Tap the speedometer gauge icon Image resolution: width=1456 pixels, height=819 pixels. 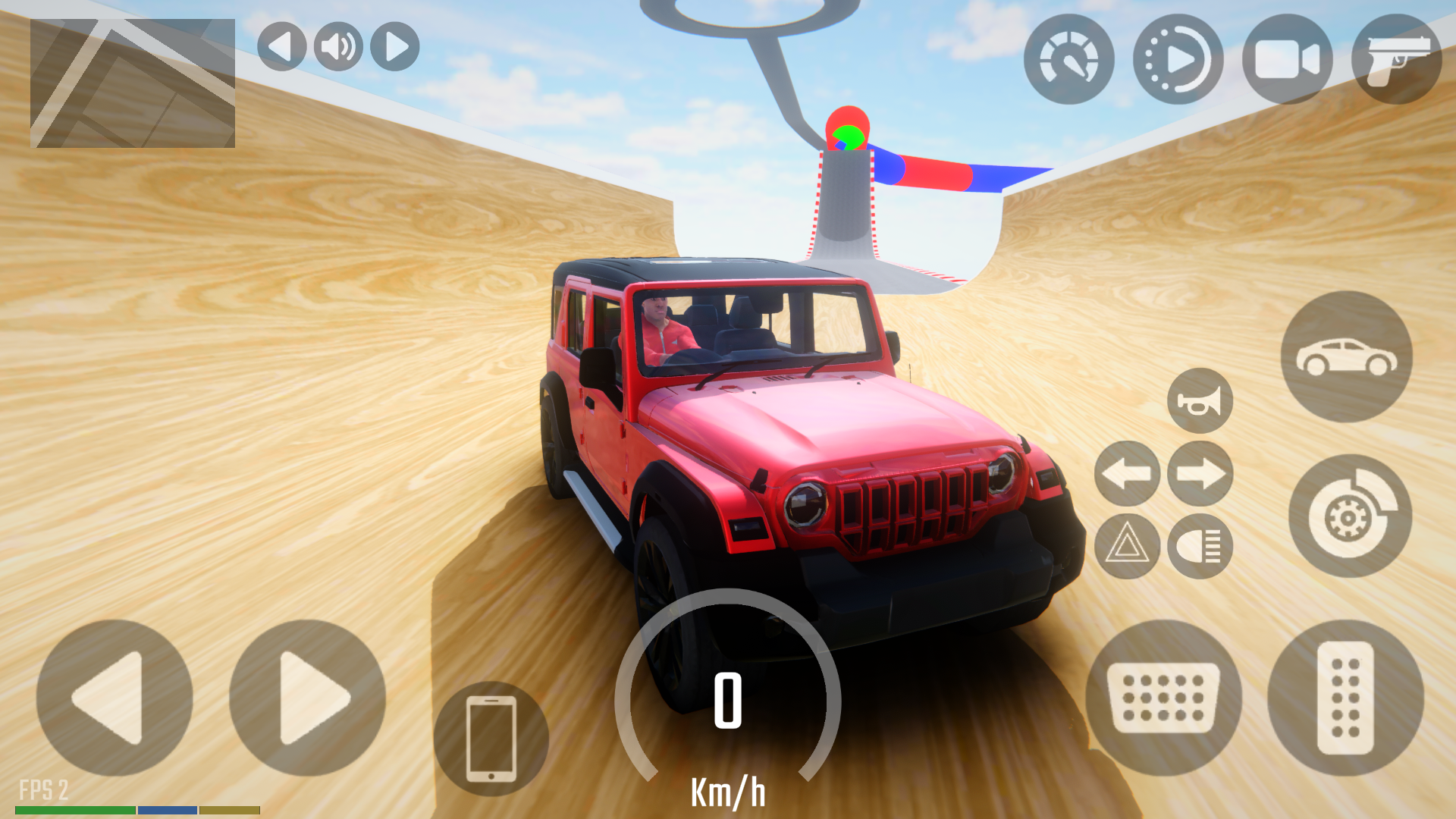[1068, 59]
